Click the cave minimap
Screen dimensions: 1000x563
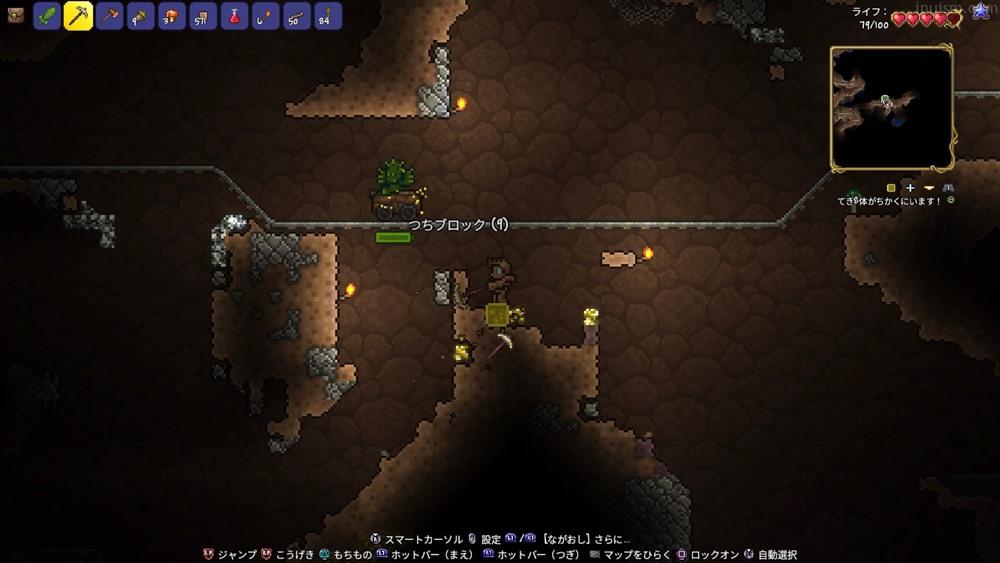click(x=891, y=108)
